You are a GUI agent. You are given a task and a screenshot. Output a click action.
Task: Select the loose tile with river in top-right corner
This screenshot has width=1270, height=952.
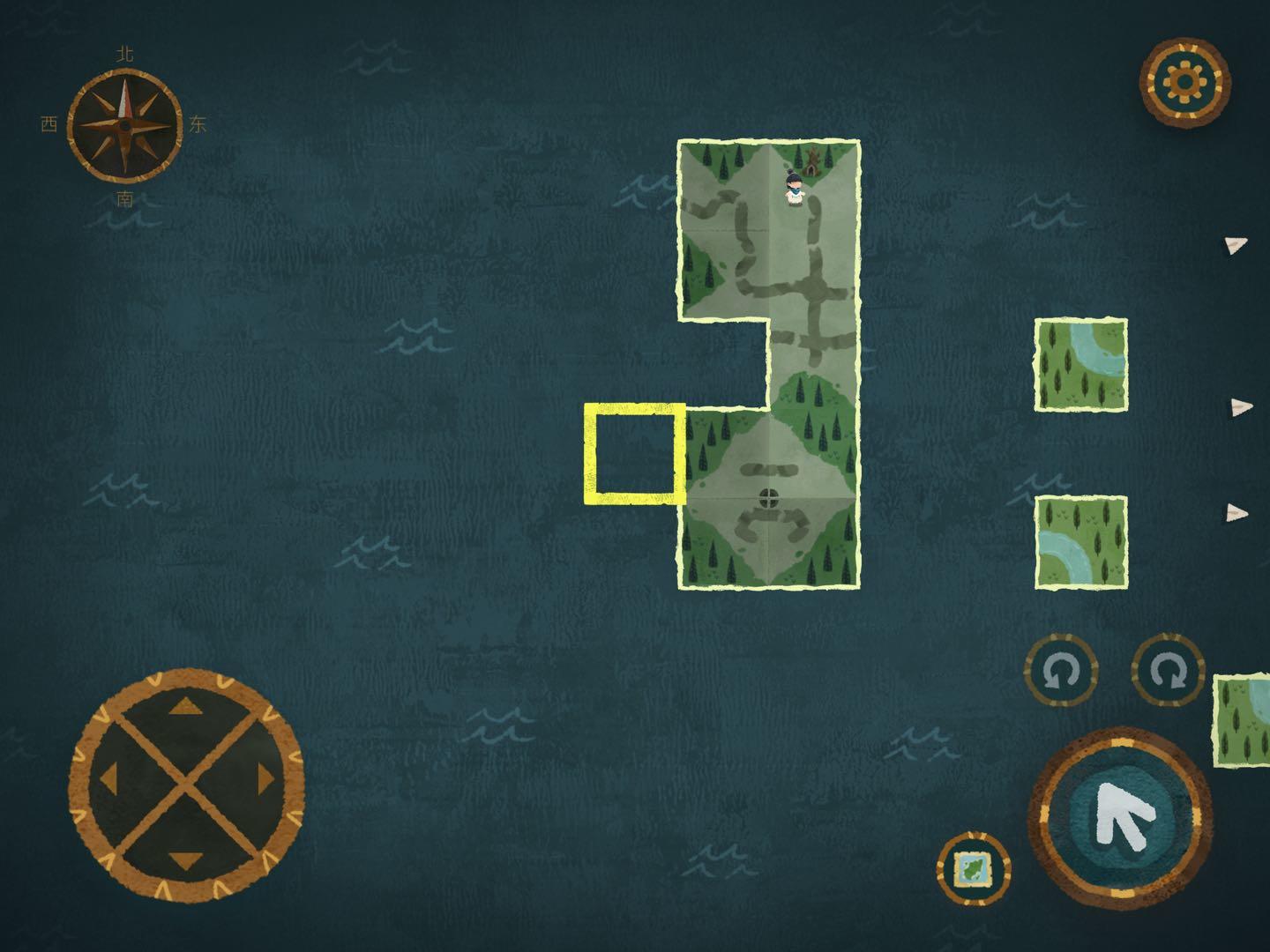pyautogui.click(x=1080, y=365)
